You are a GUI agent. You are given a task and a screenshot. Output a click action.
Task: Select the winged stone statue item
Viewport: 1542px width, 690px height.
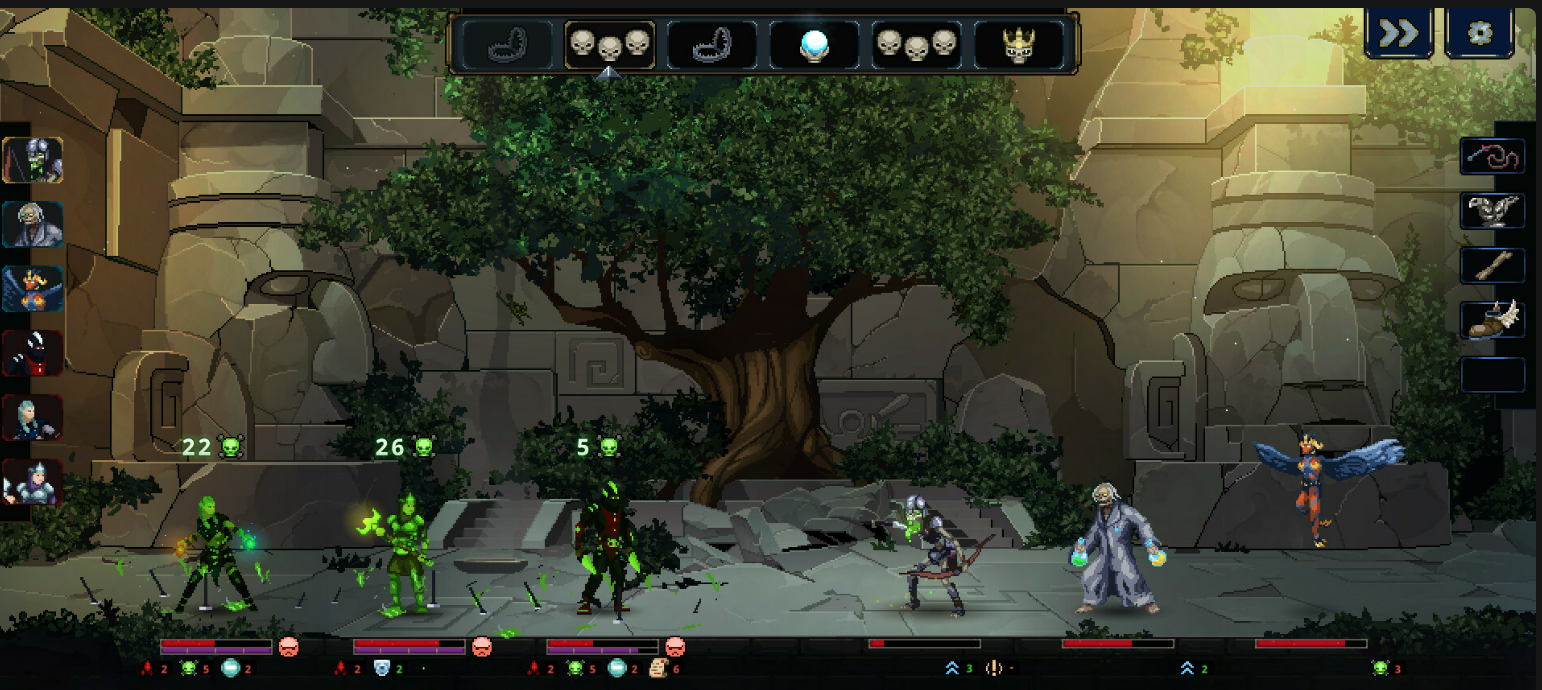(1492, 211)
